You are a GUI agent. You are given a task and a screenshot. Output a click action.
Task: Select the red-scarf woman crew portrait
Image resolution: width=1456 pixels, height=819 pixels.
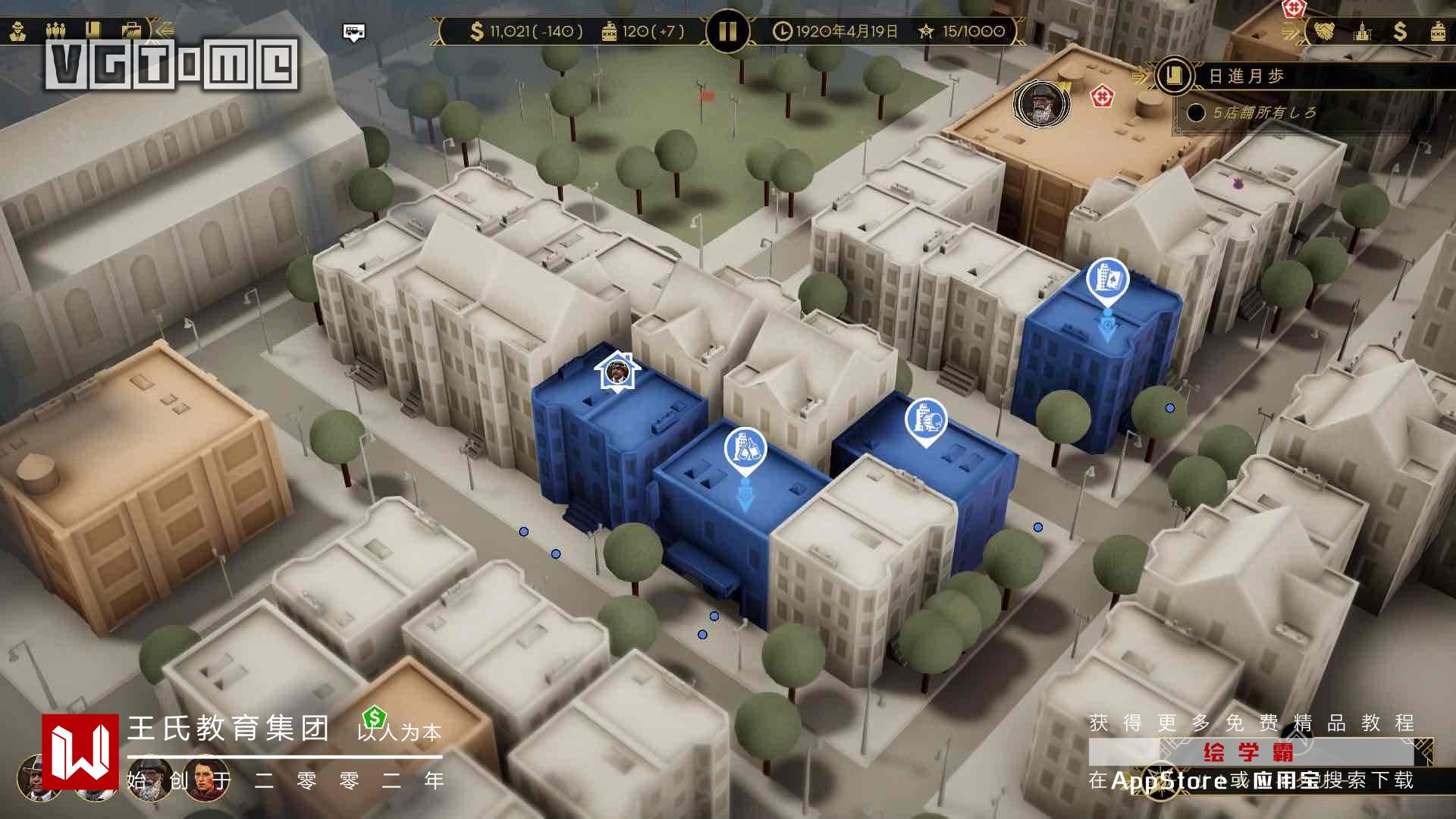coord(207,780)
